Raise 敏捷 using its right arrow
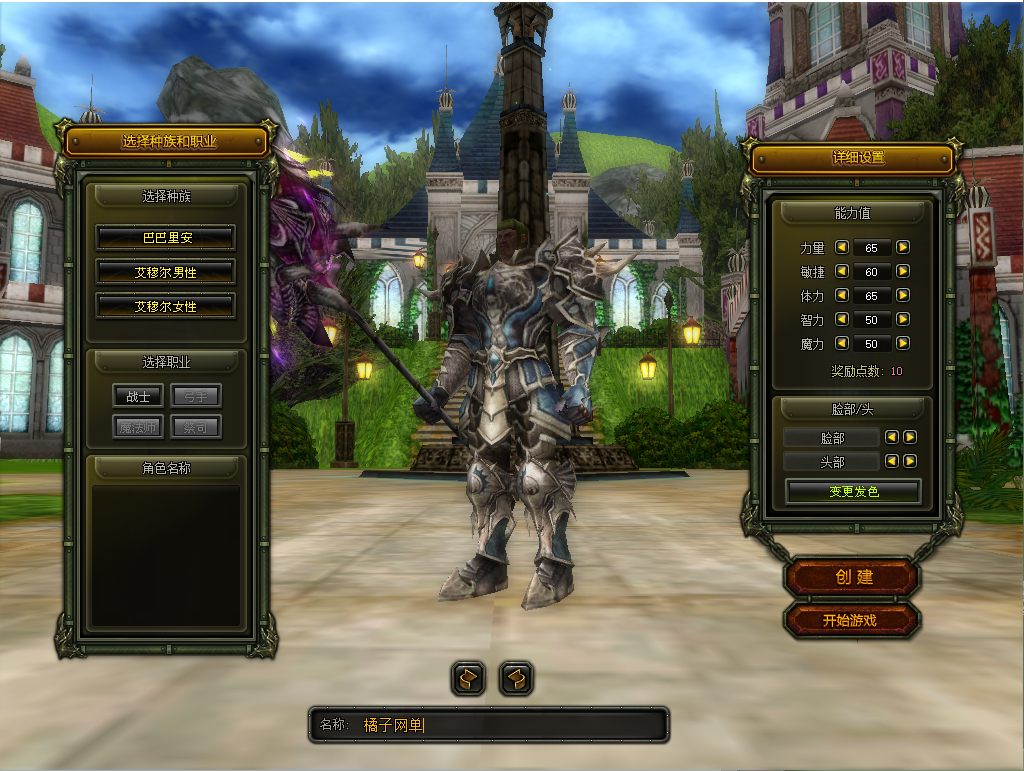 (903, 271)
